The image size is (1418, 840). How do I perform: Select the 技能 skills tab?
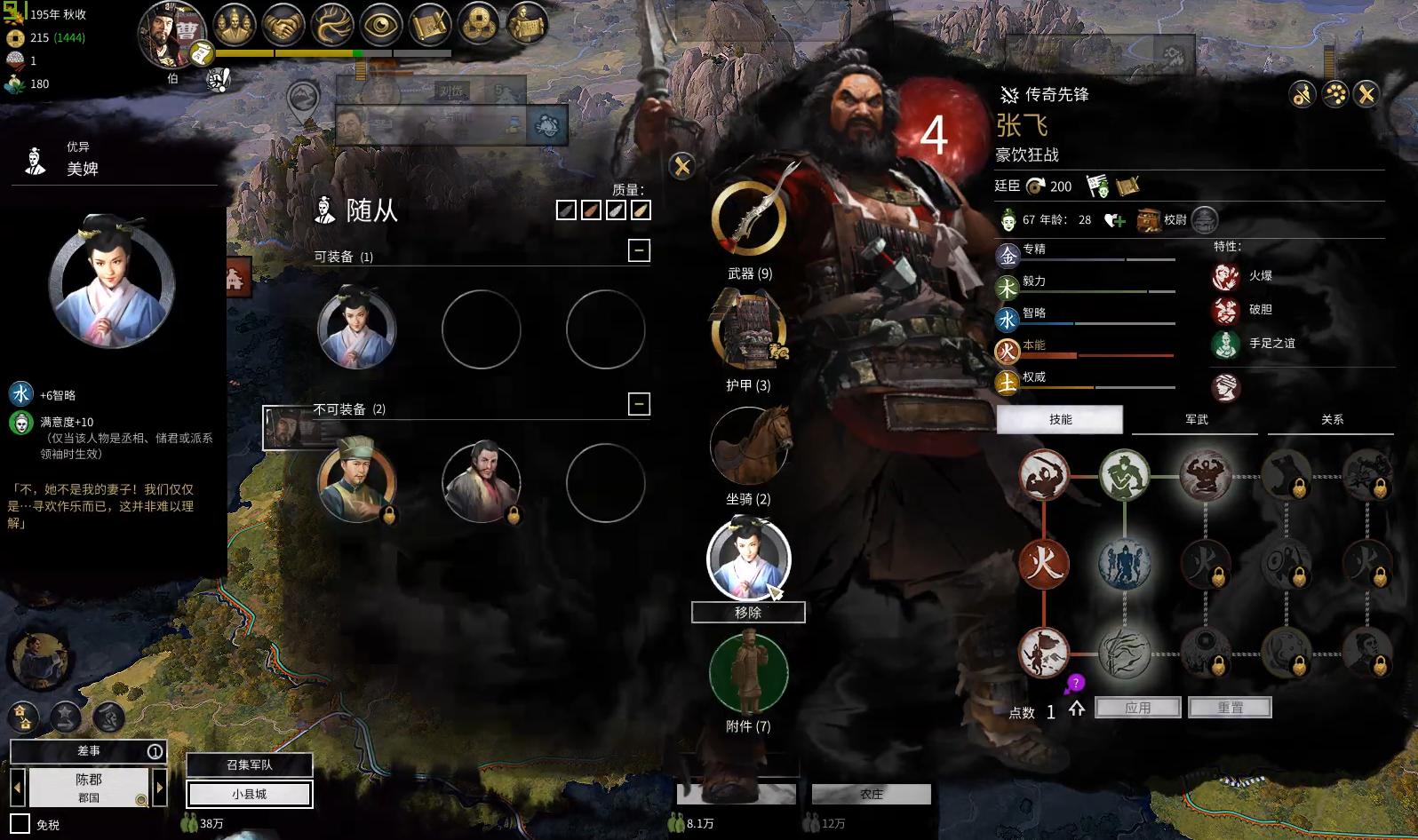[1060, 420]
